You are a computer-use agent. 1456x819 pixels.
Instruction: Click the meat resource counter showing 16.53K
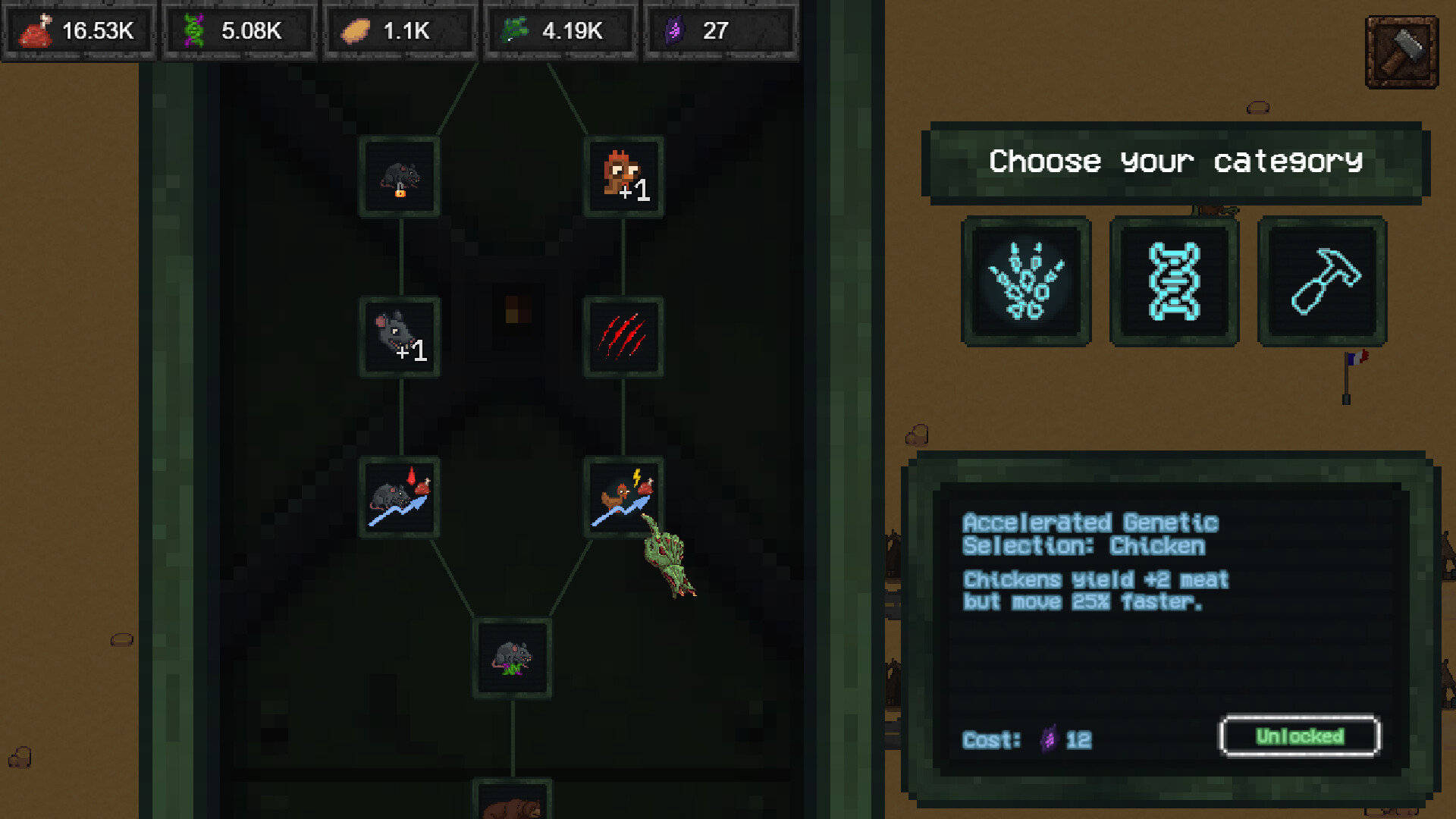click(x=79, y=30)
